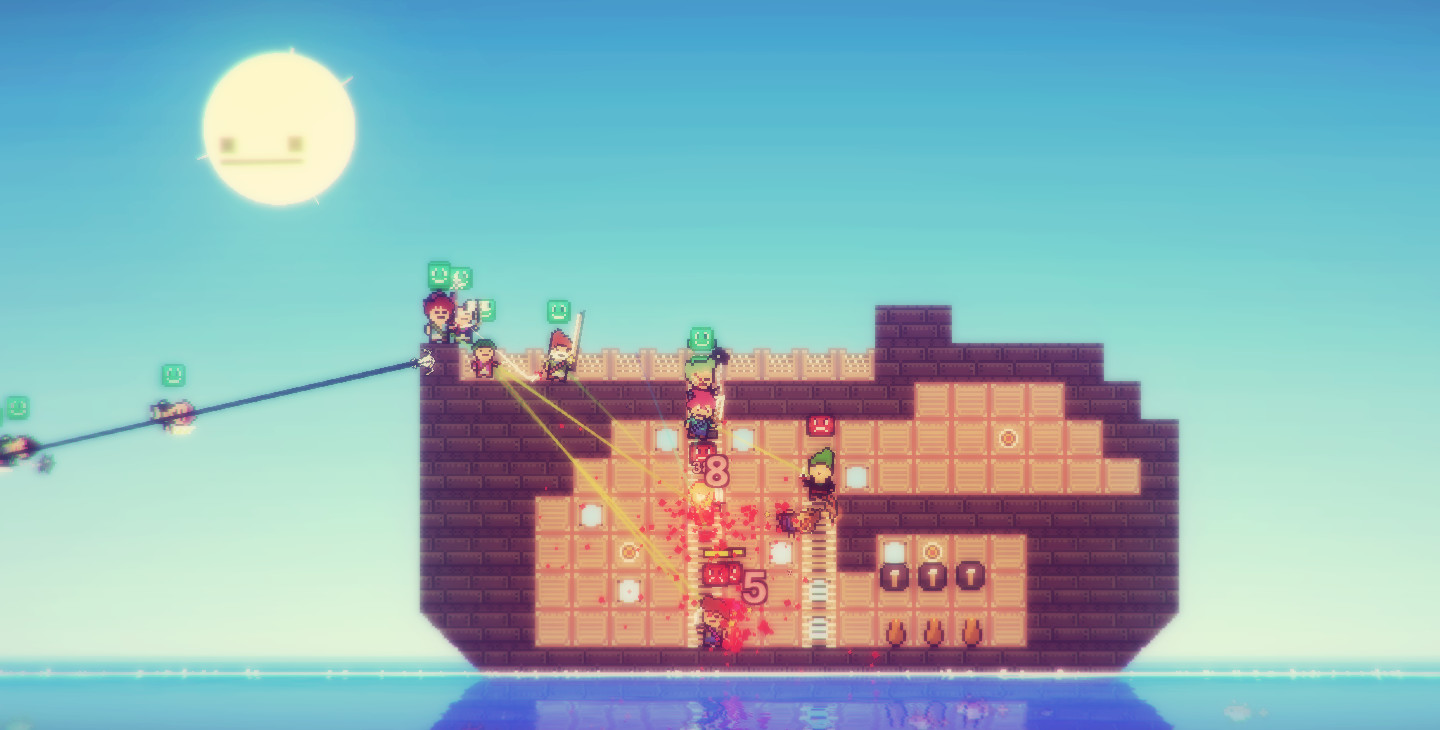1440x730 pixels.
Task: Toggle the smiley indicator above the green-haired boarder
Action: (701, 338)
